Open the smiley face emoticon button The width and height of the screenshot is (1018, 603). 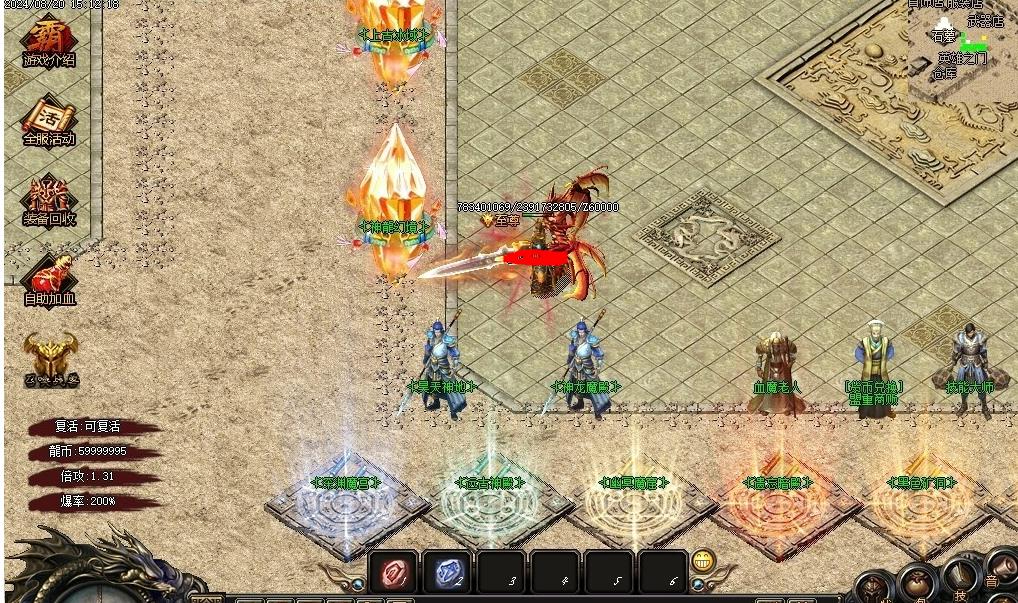pyautogui.click(x=704, y=561)
